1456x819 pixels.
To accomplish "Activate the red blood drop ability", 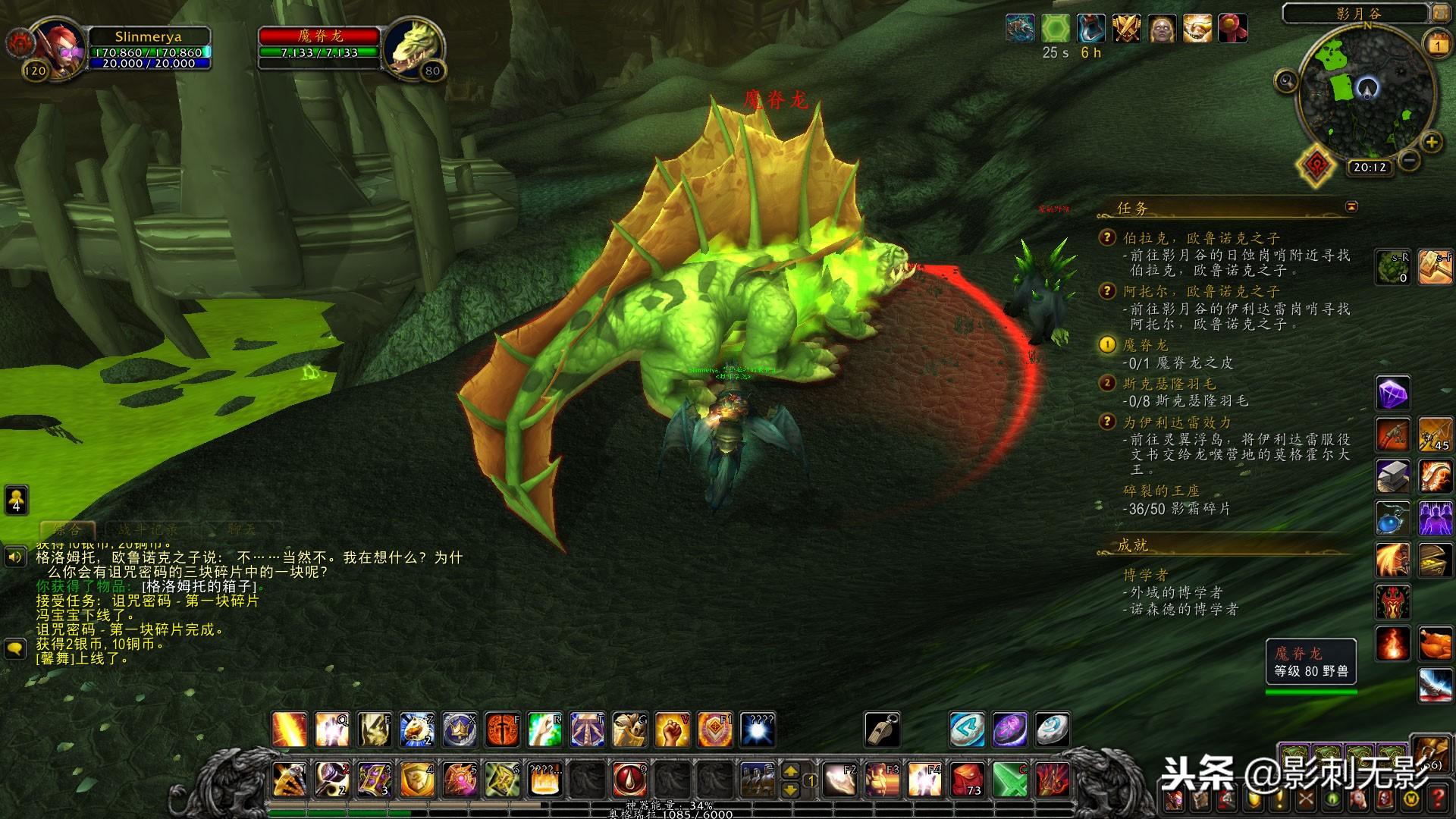I will [629, 780].
